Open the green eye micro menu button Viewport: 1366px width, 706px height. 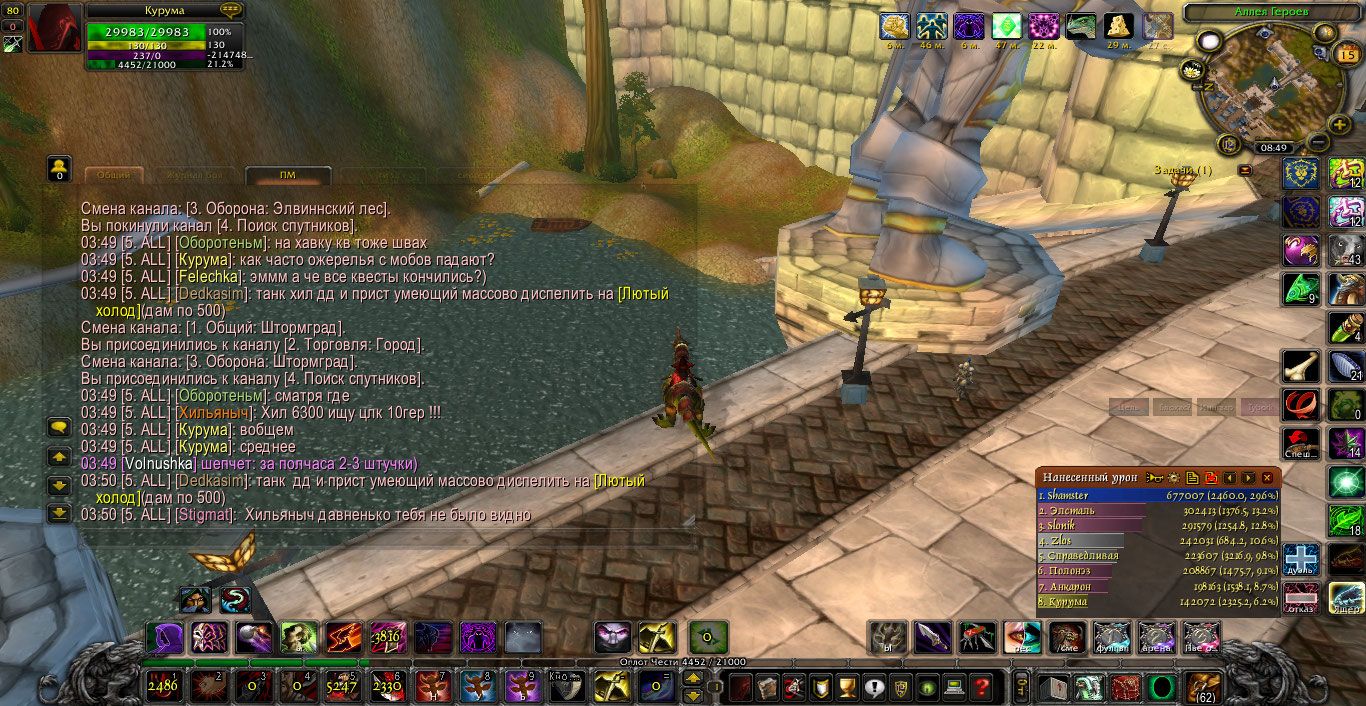[x=927, y=687]
